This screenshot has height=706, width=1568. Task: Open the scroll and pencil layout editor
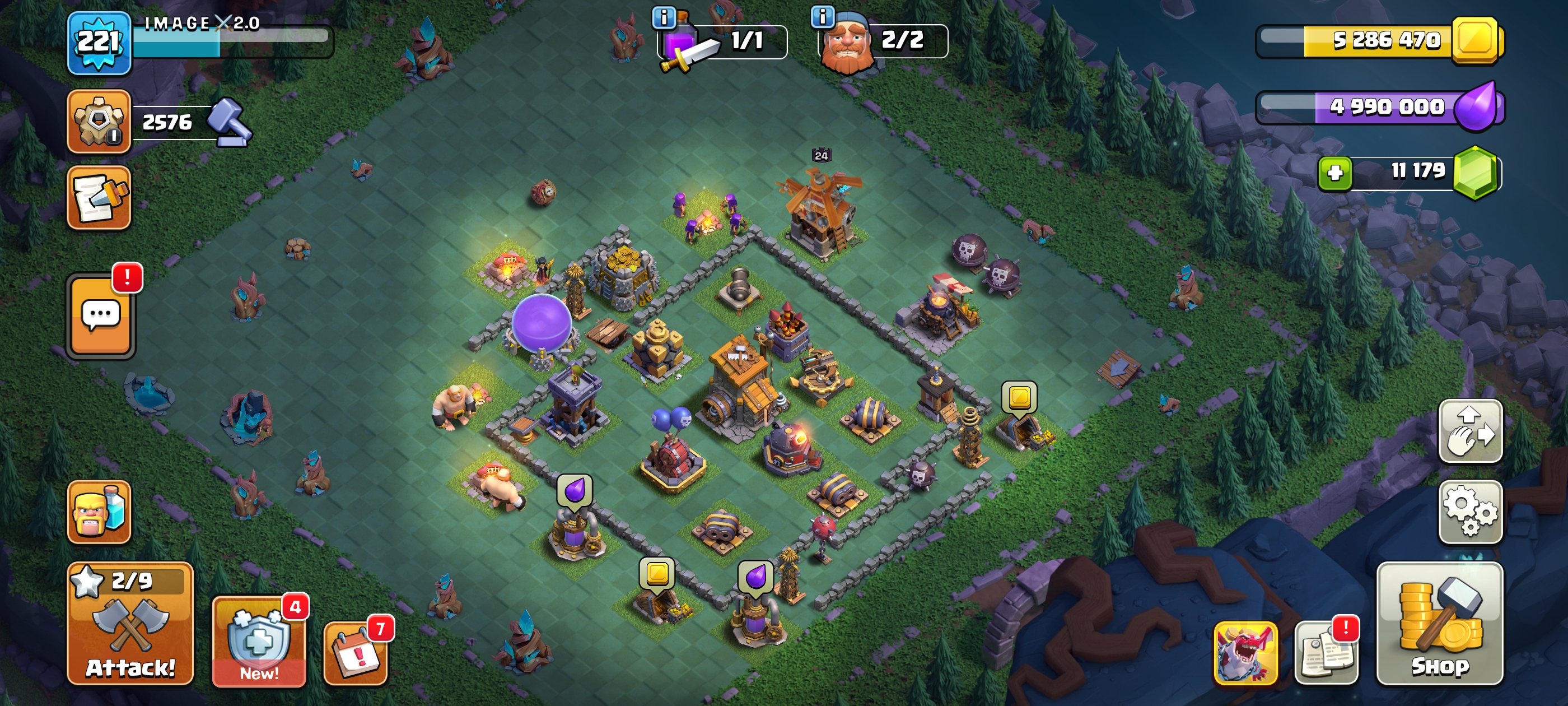[99, 198]
